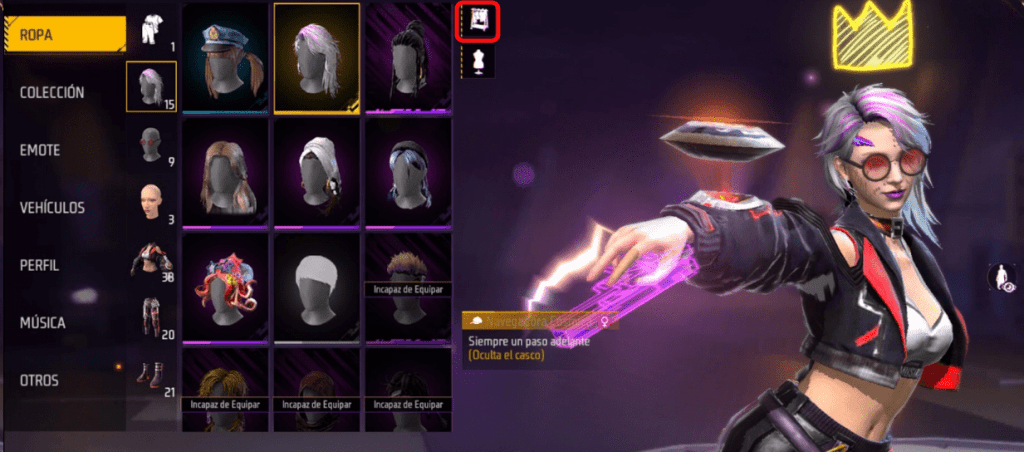Switch to the Emote section
This screenshot has width=1024, height=452.
40,150
